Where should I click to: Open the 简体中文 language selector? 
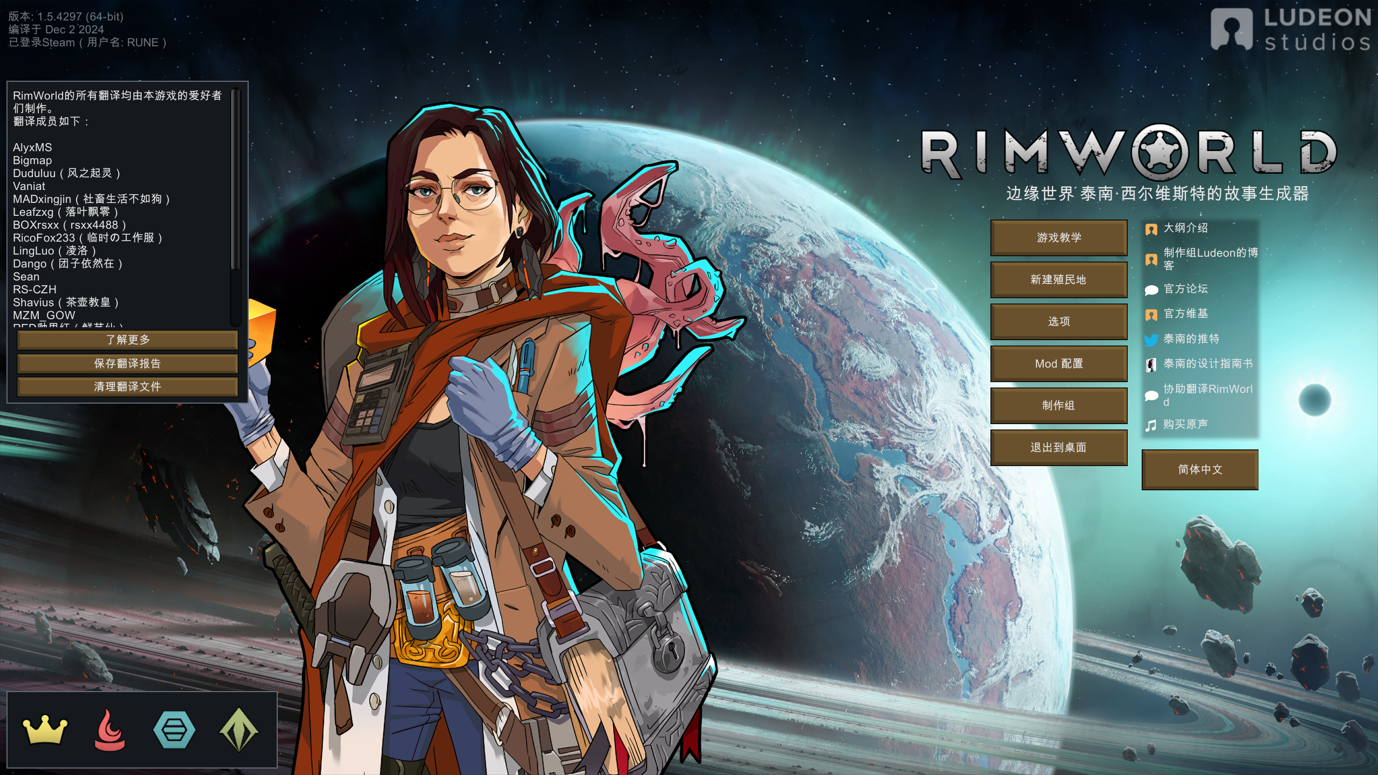[1199, 470]
